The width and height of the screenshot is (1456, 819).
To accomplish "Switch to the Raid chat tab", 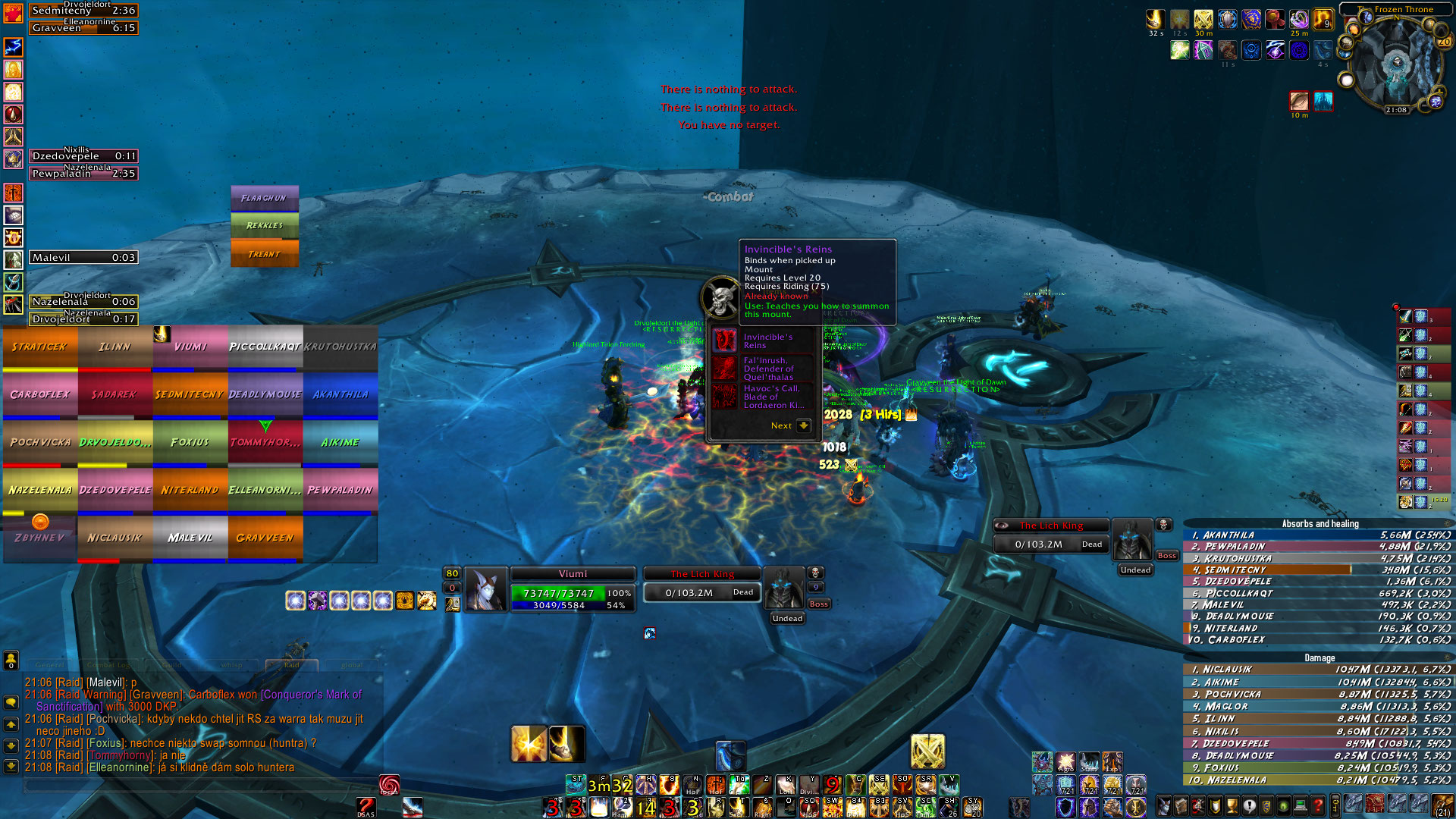I will [291, 665].
